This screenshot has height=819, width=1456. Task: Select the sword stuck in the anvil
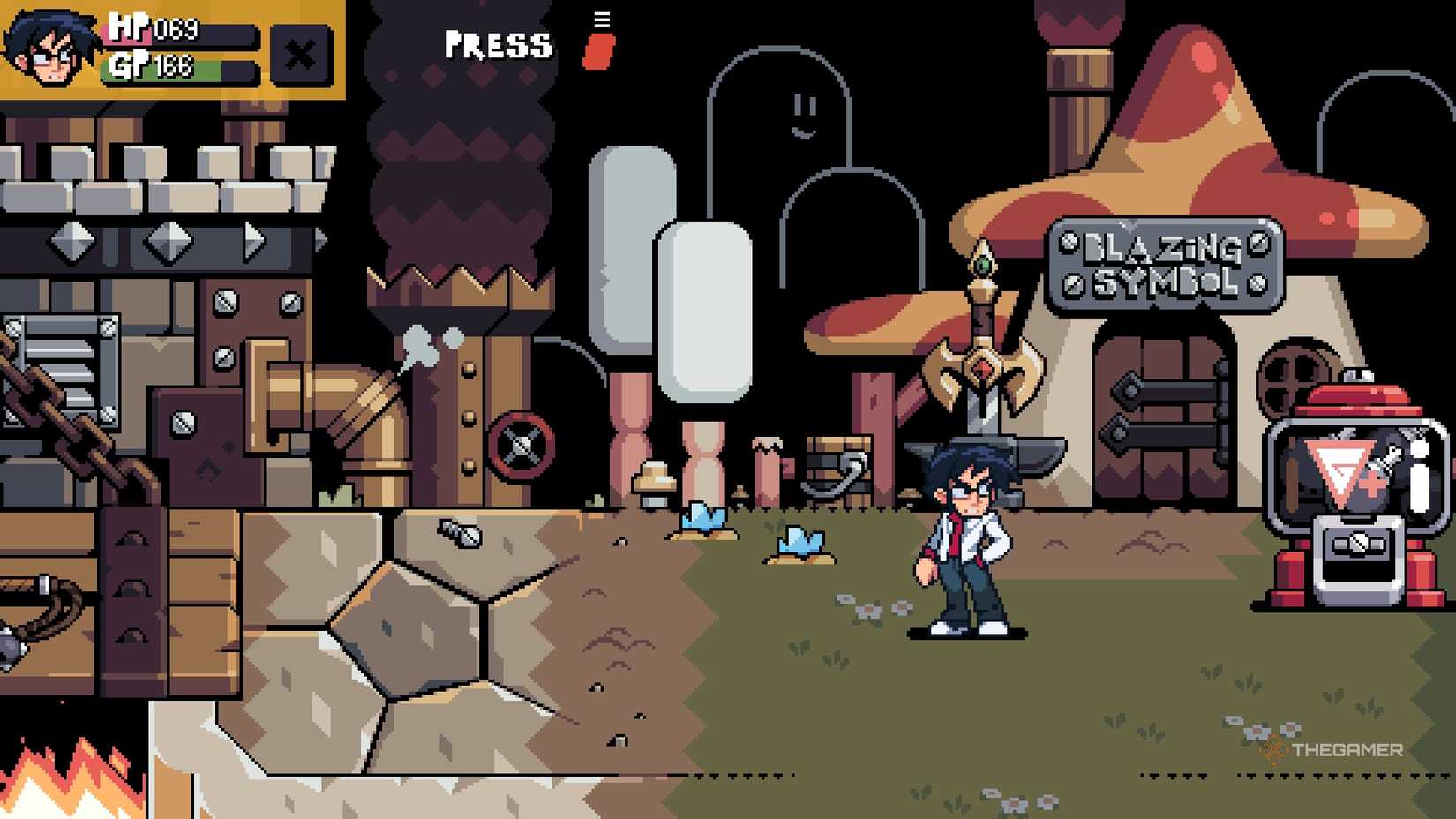click(982, 353)
